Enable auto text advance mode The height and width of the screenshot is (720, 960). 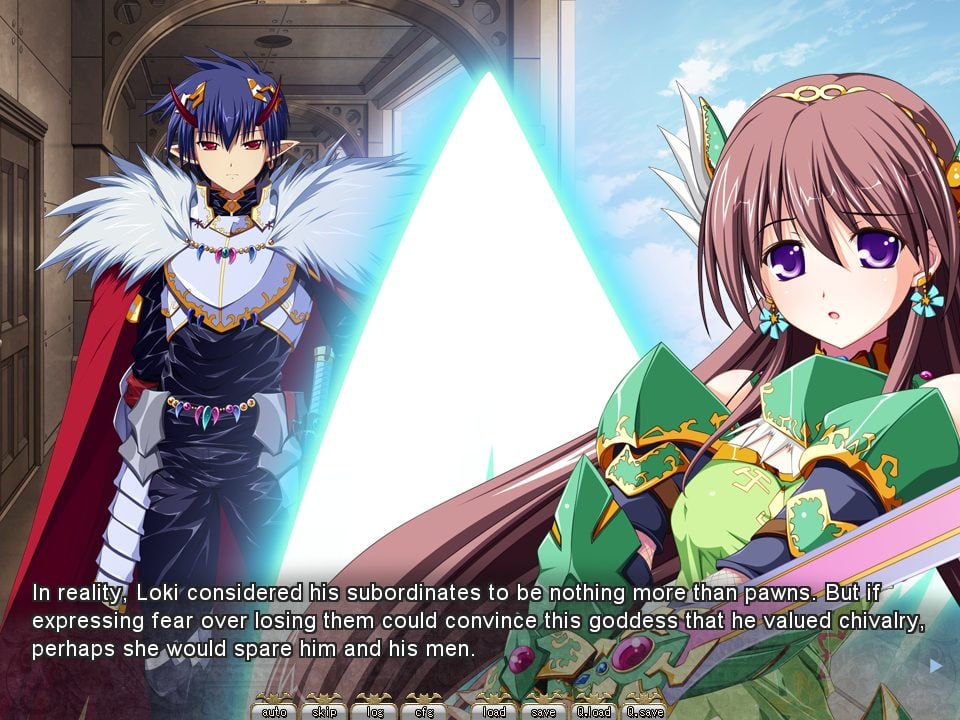pos(274,711)
